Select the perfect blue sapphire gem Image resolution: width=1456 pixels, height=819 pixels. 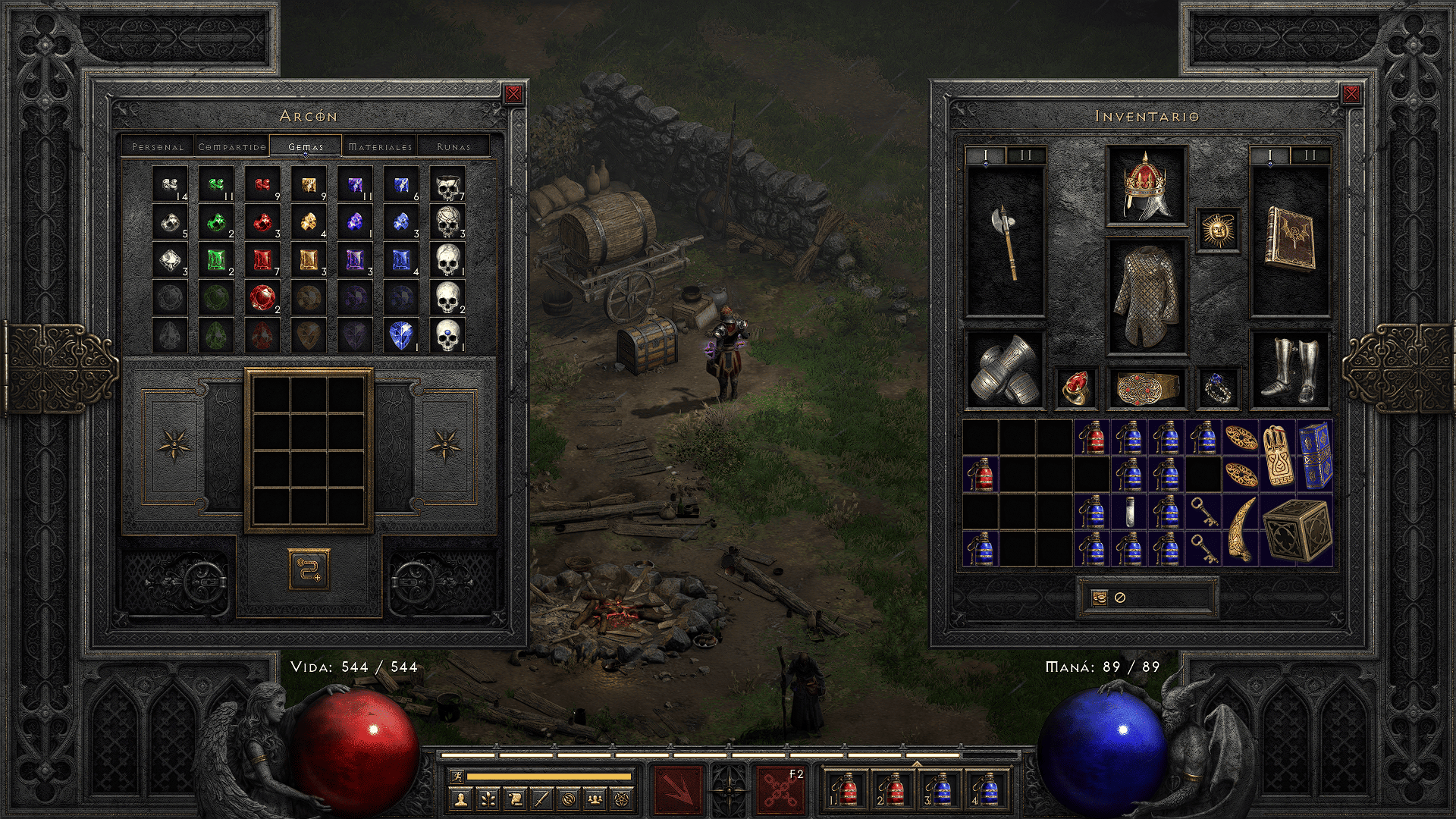click(x=400, y=335)
